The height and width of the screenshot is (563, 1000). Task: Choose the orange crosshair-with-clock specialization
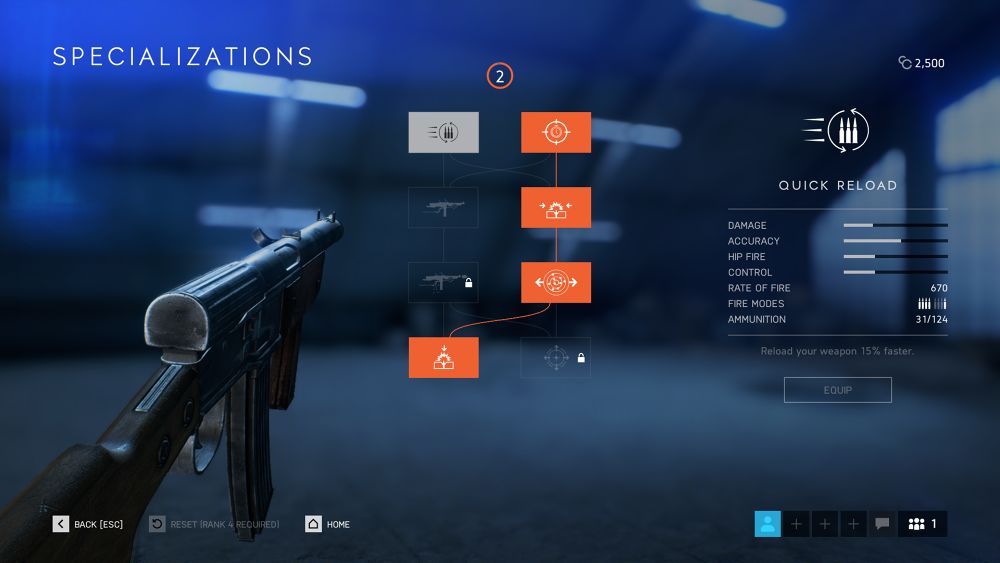[555, 132]
